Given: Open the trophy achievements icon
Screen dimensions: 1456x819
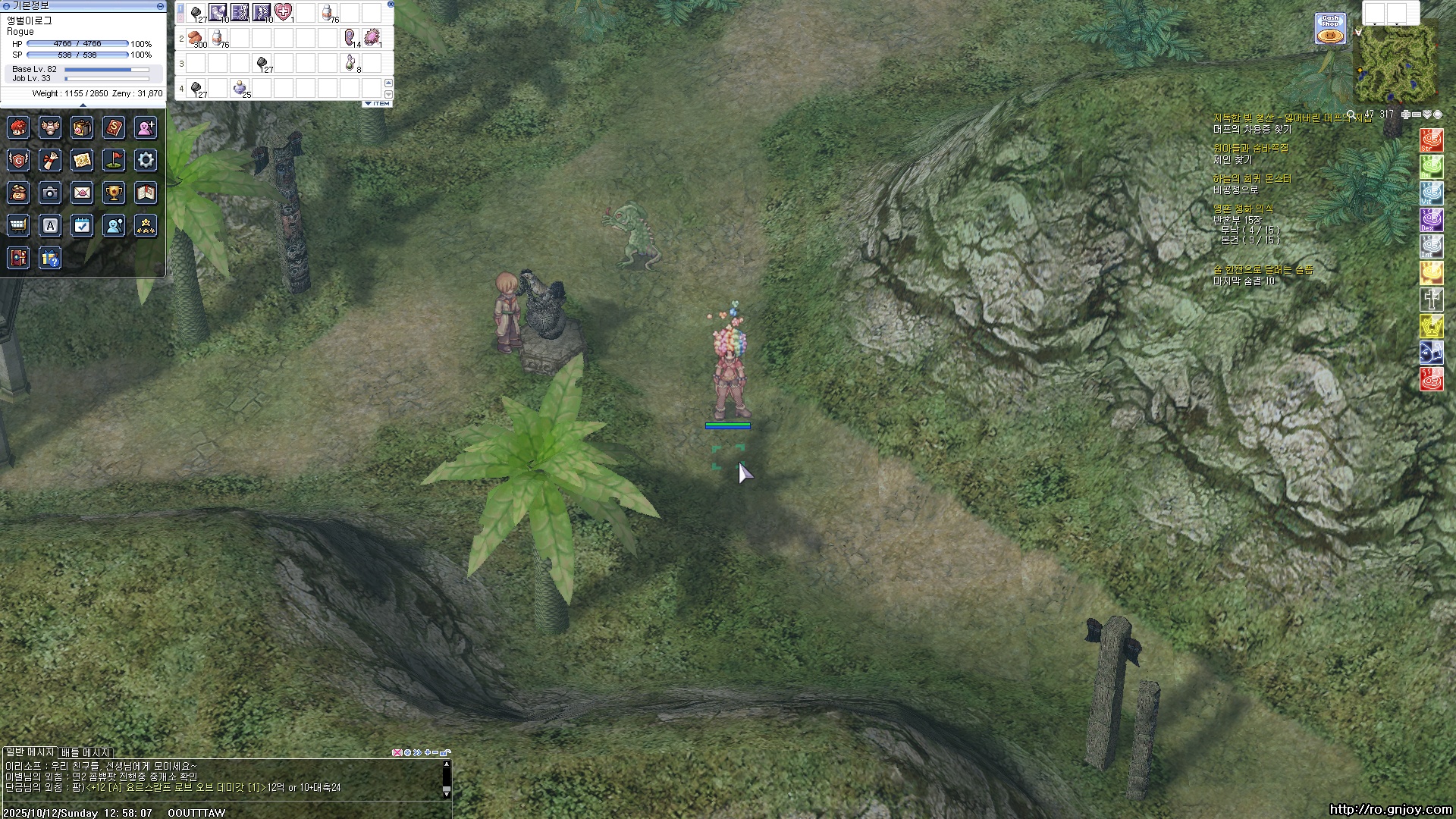Looking at the screenshot, I should 114,193.
